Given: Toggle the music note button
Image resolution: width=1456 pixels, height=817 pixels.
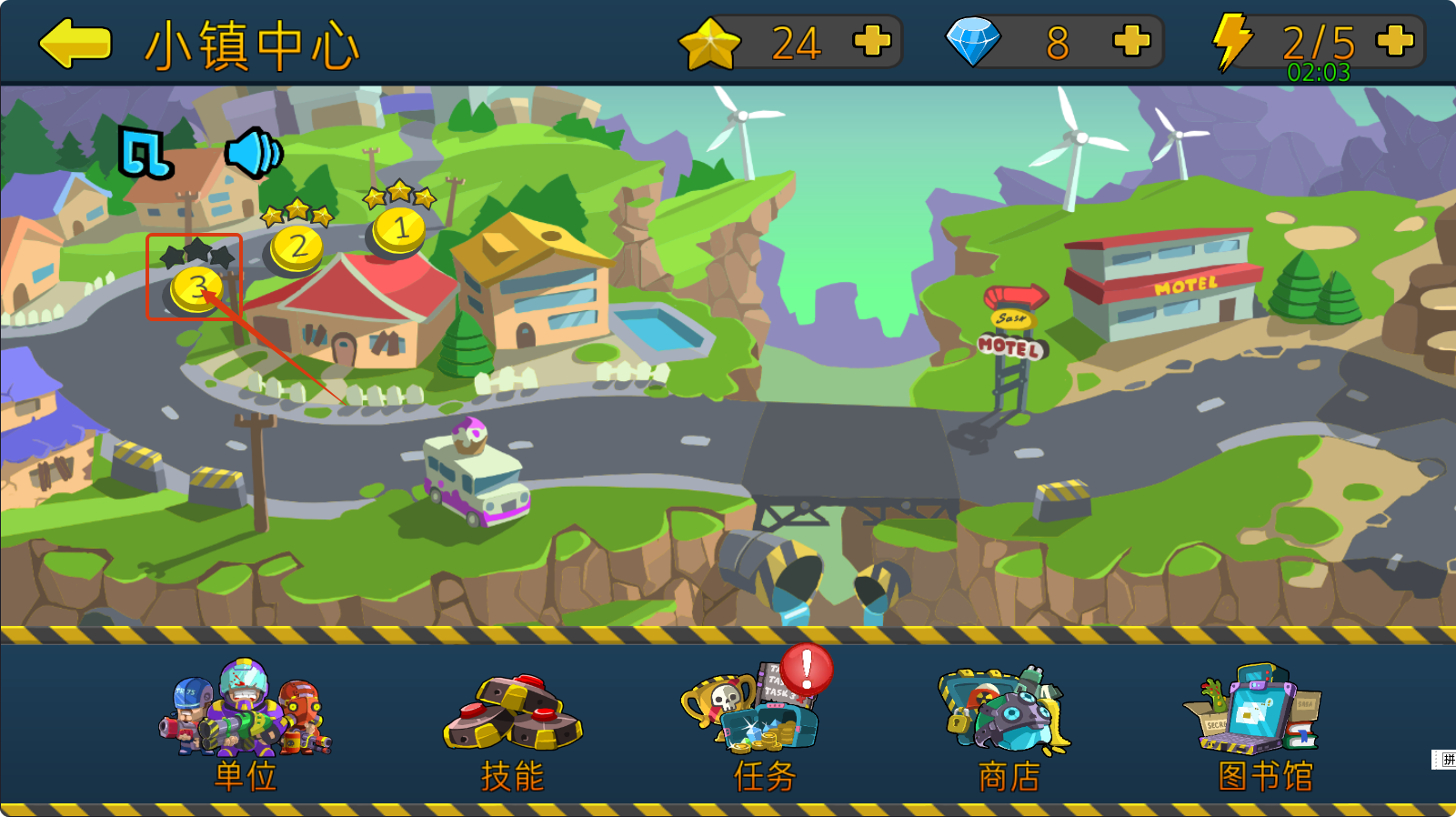Looking at the screenshot, I should tap(145, 152).
